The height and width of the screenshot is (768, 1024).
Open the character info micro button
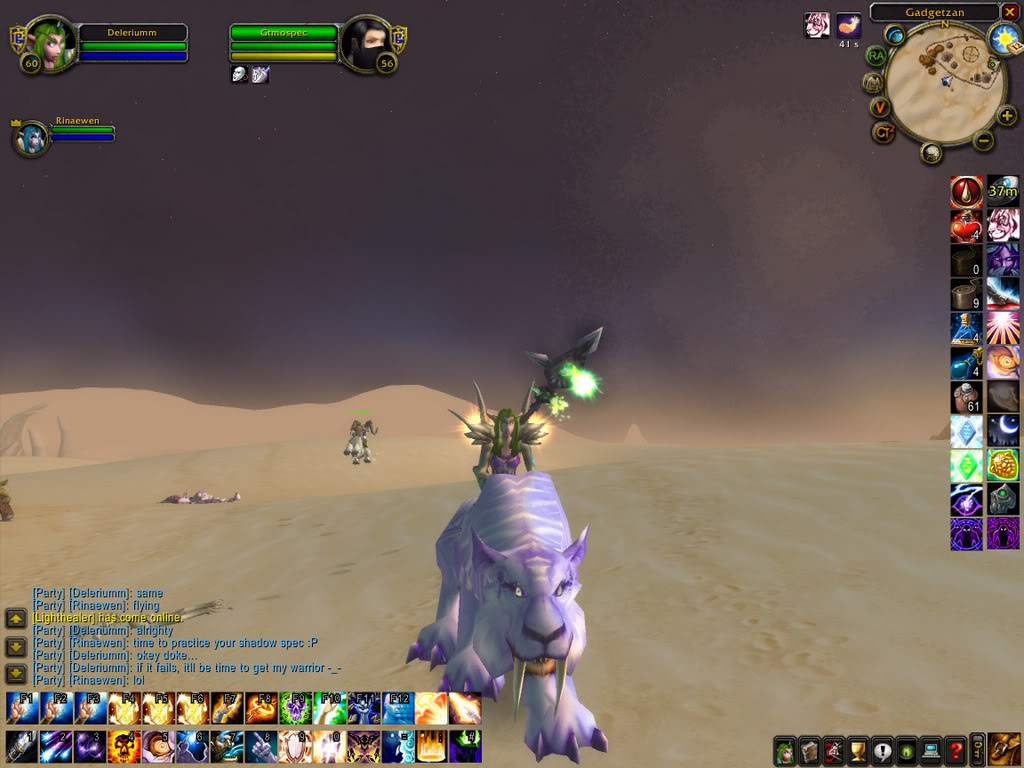pos(786,750)
